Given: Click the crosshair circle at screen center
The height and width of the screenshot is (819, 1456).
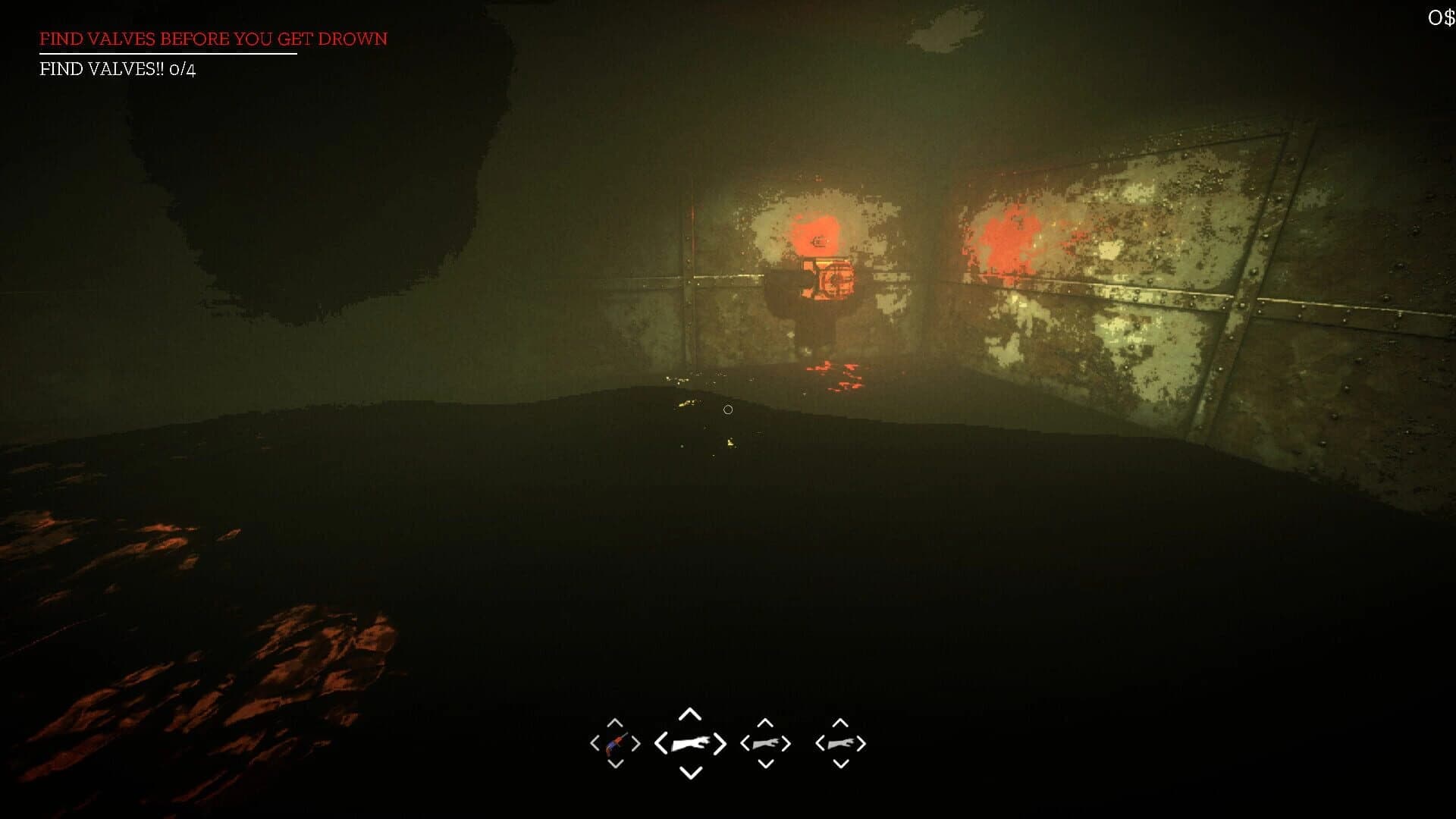Looking at the screenshot, I should coord(728,409).
